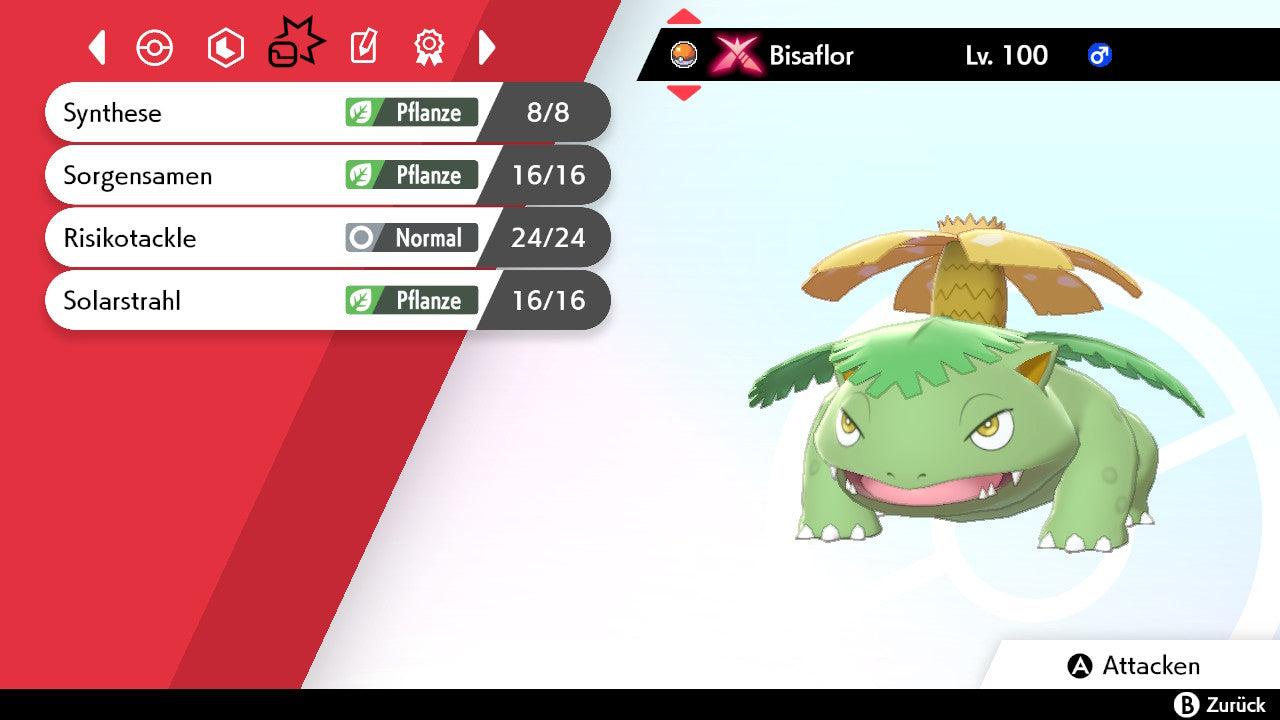Image resolution: width=1280 pixels, height=720 pixels.
Task: Advance tabs with the right arrow
Action: tap(487, 47)
